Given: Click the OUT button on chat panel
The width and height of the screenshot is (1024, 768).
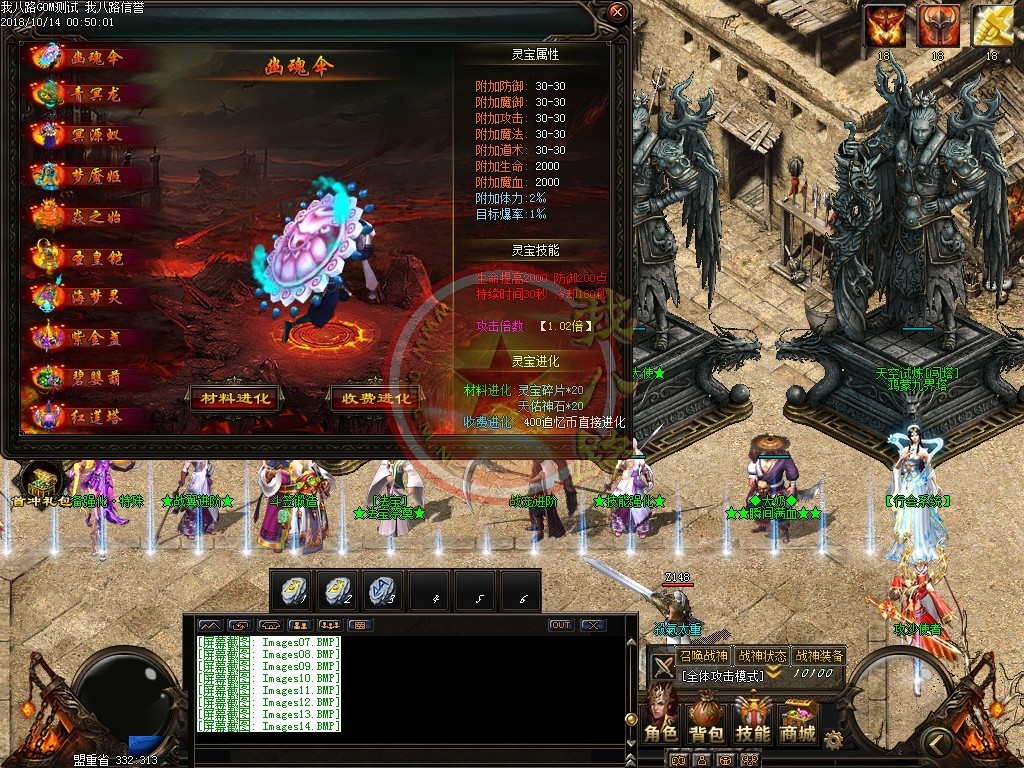Looking at the screenshot, I should click(x=561, y=625).
